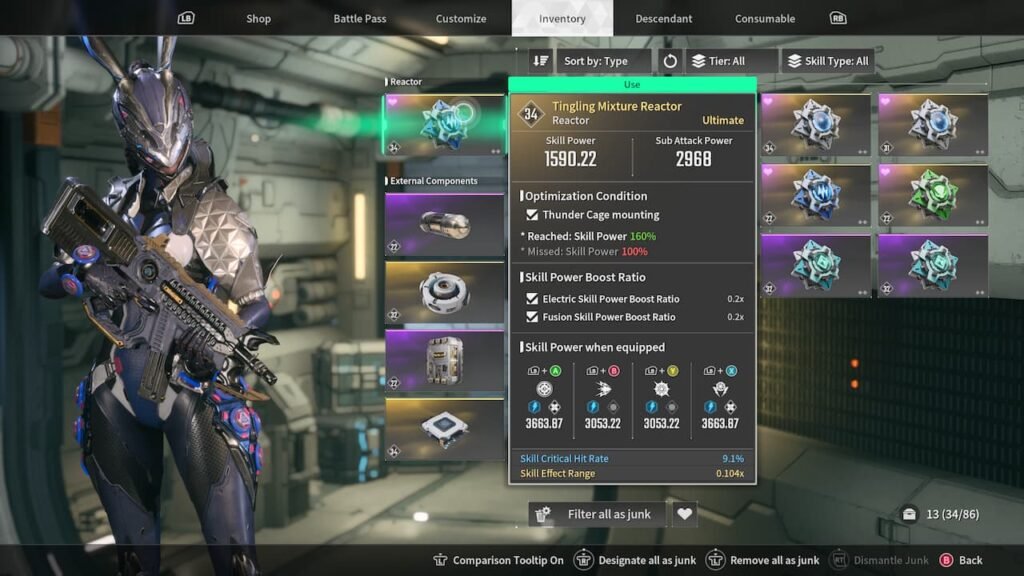Image resolution: width=1024 pixels, height=576 pixels.
Task: Select the Inventory tab
Action: 562,18
